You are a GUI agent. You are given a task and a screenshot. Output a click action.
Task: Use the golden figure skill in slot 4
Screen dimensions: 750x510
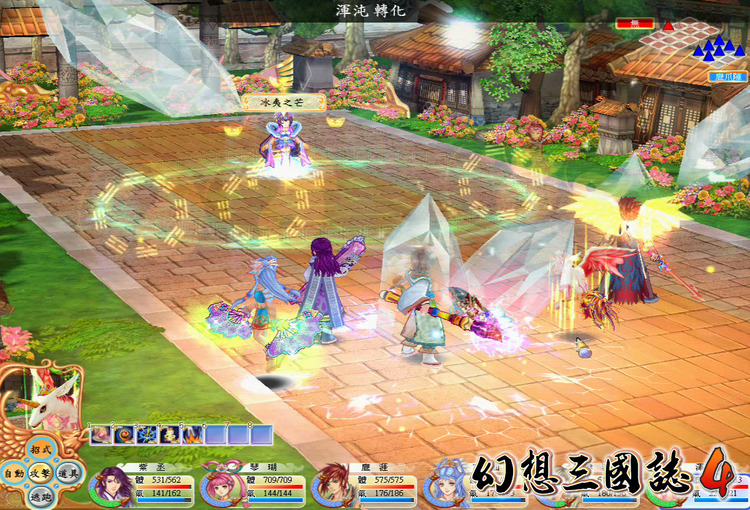pos(168,434)
